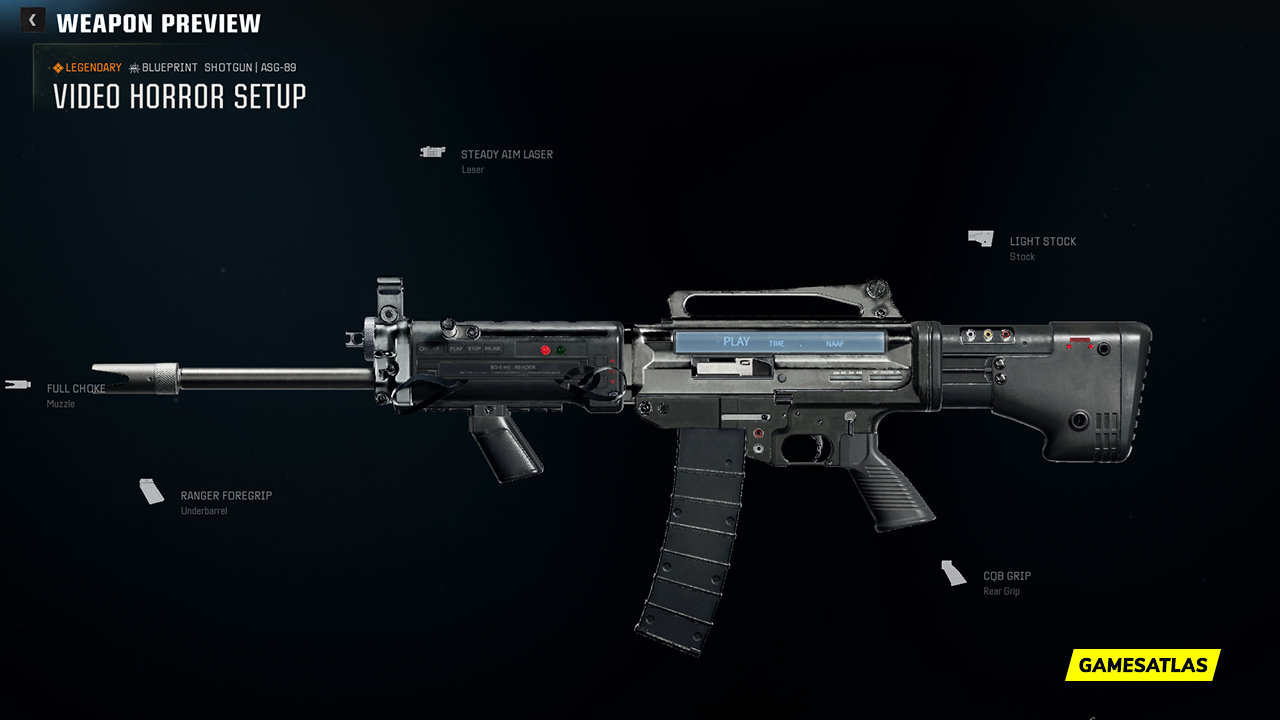Open the GamesAtlas watermark logo
The image size is (1280, 720).
click(x=1143, y=665)
